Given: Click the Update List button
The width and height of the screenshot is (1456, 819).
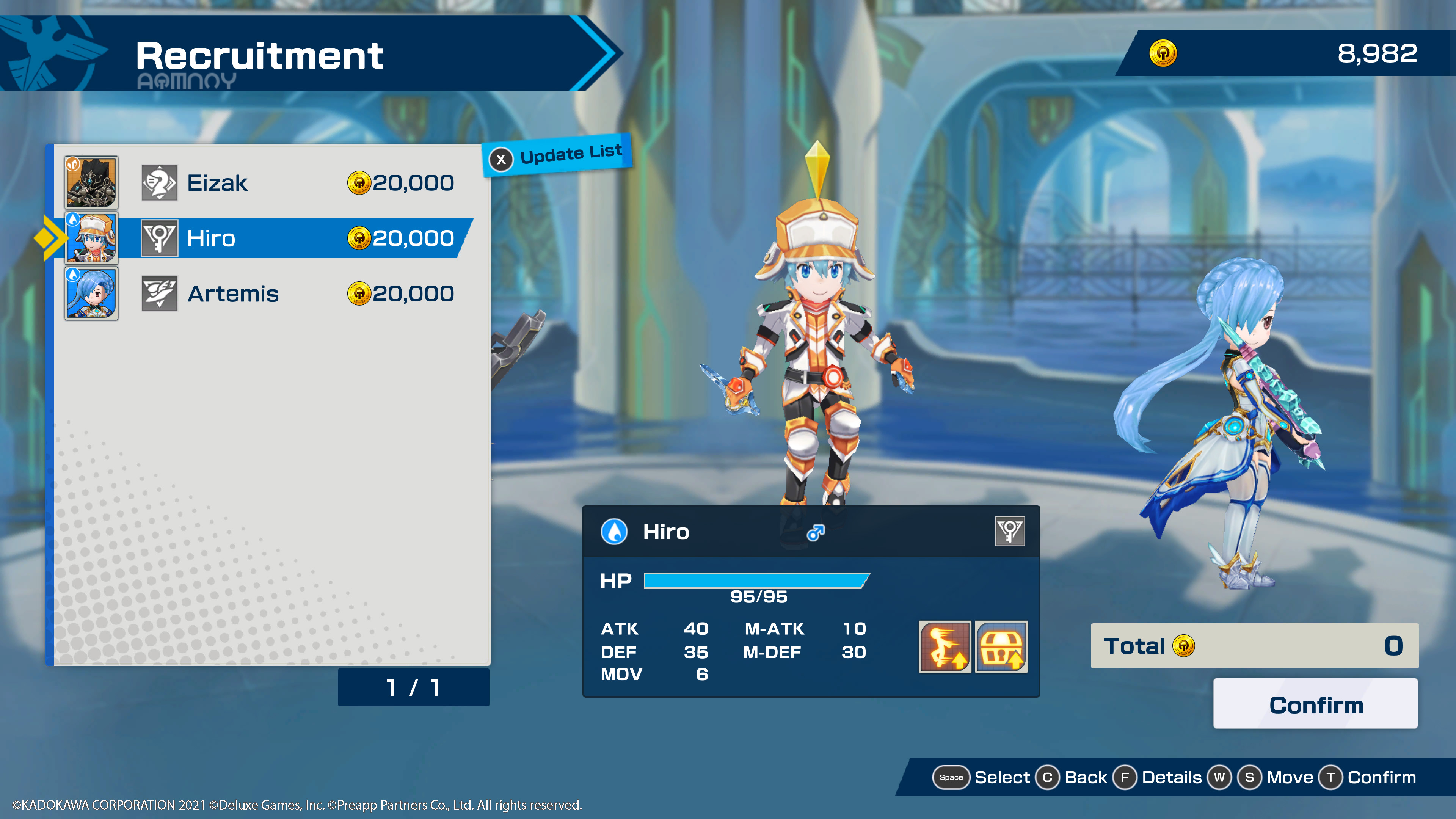Looking at the screenshot, I should [x=559, y=155].
